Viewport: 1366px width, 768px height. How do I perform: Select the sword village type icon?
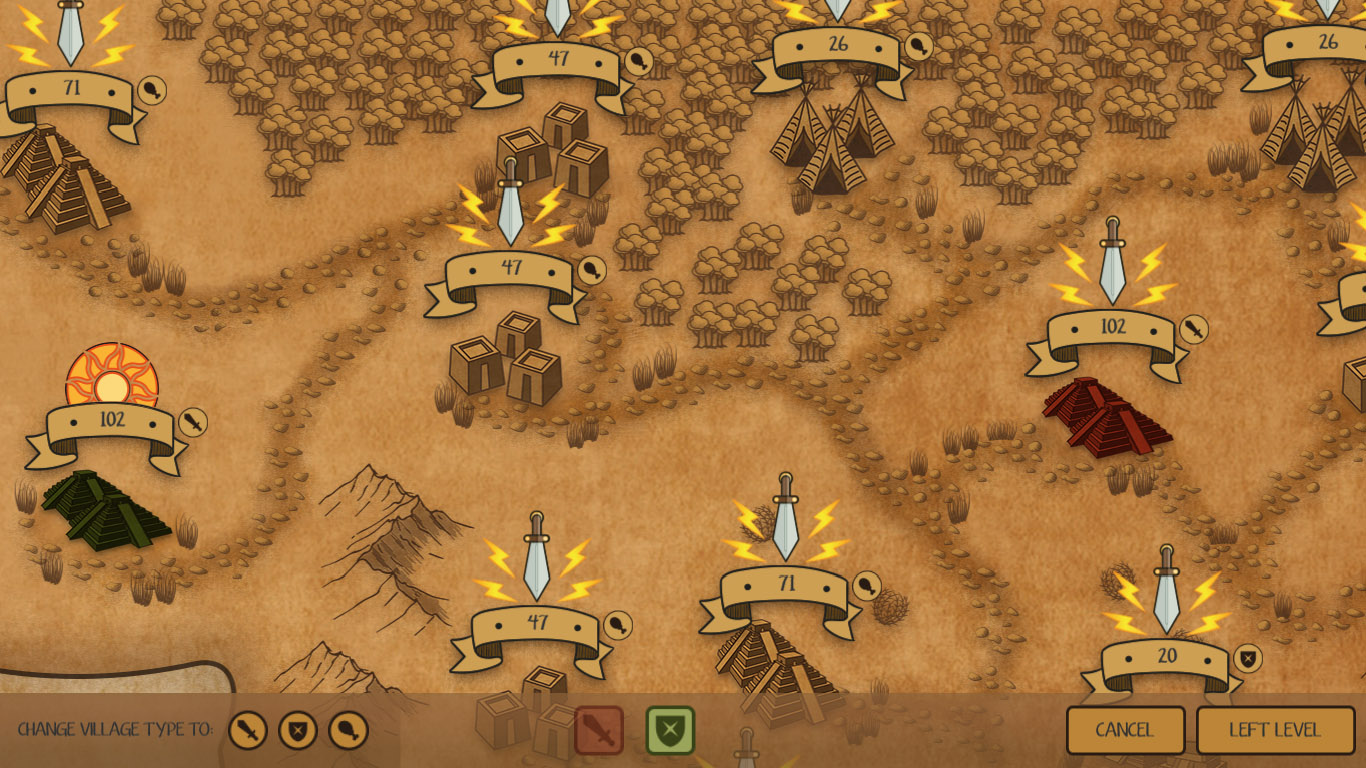(247, 731)
